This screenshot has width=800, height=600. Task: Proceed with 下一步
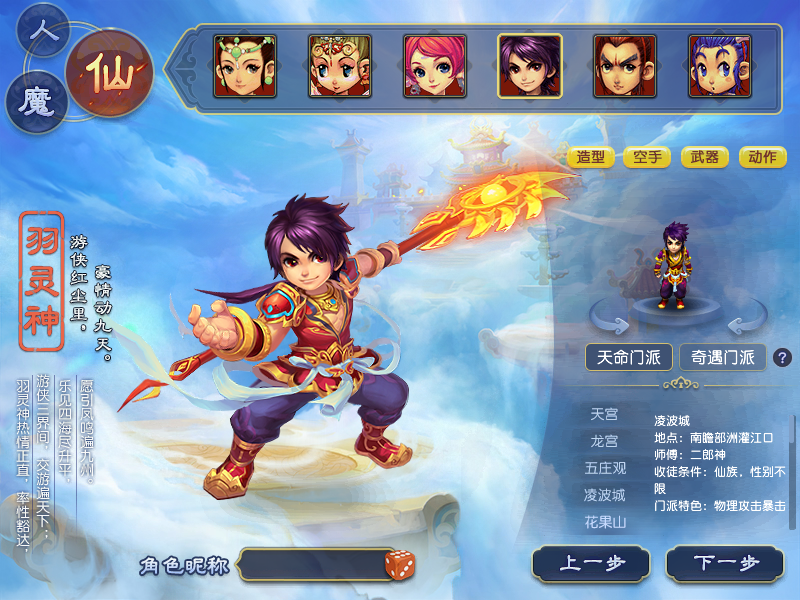726,564
